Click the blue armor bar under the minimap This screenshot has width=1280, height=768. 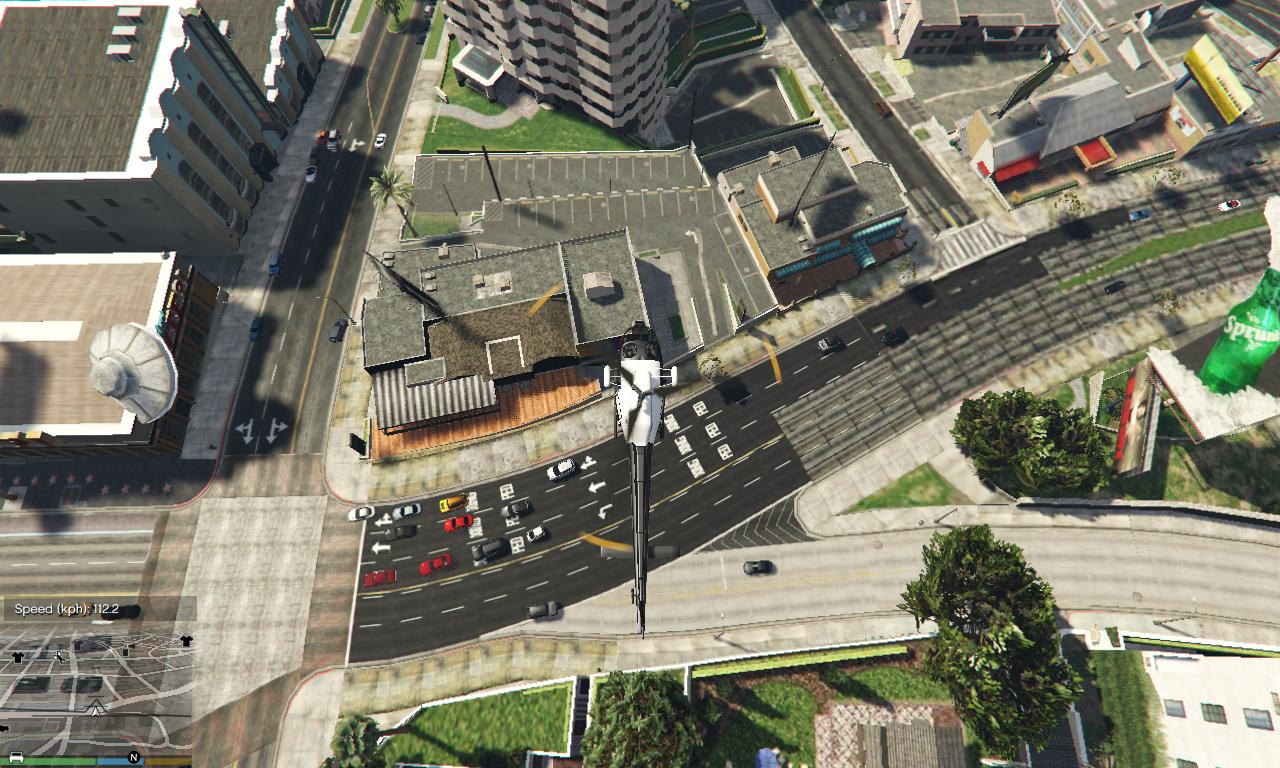(120, 762)
